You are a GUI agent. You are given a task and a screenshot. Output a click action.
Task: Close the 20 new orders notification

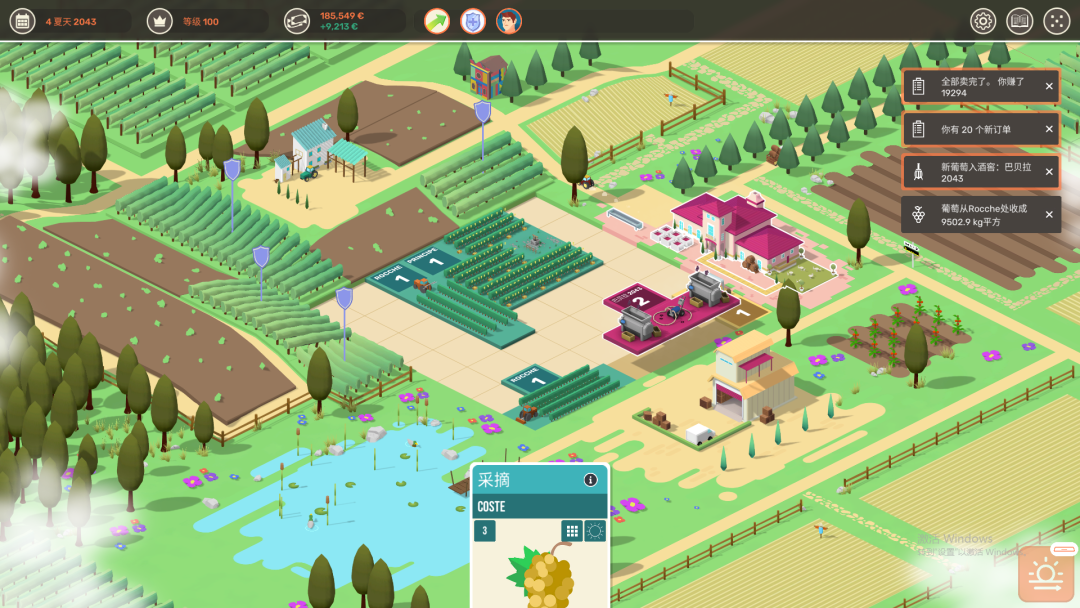coord(1049,129)
